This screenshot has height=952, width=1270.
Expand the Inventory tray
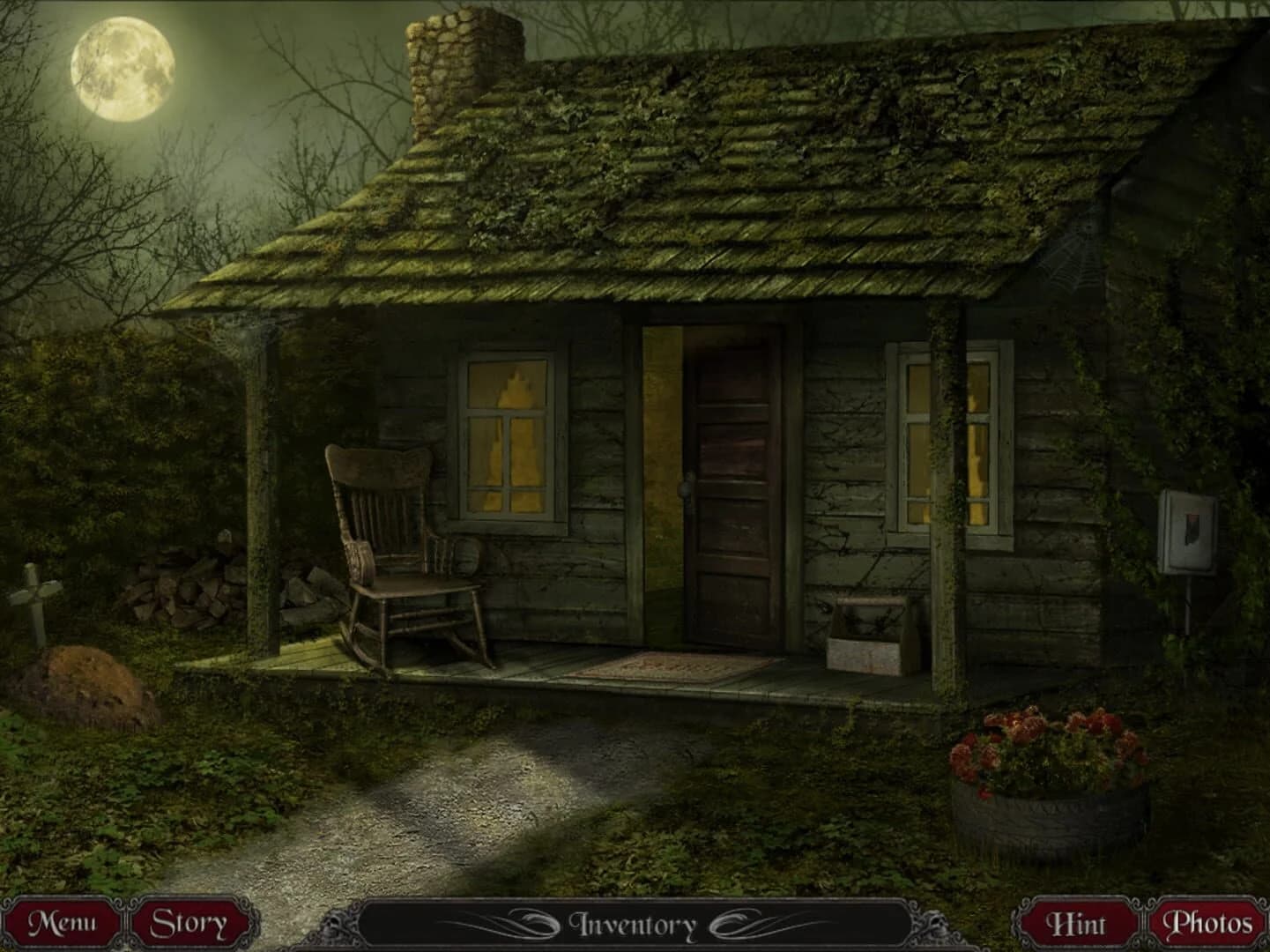point(635,924)
